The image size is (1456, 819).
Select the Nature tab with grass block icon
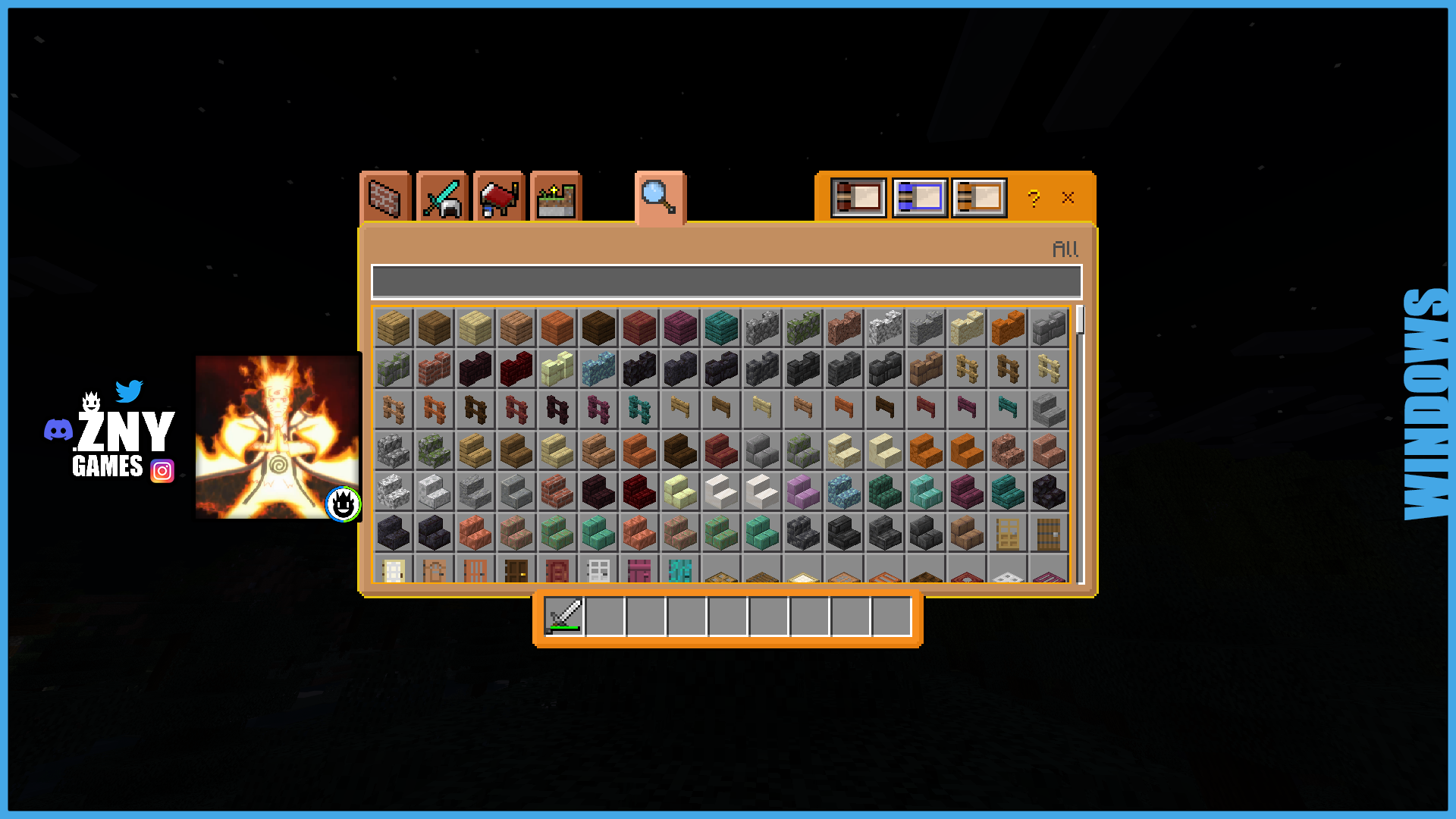pos(554,197)
